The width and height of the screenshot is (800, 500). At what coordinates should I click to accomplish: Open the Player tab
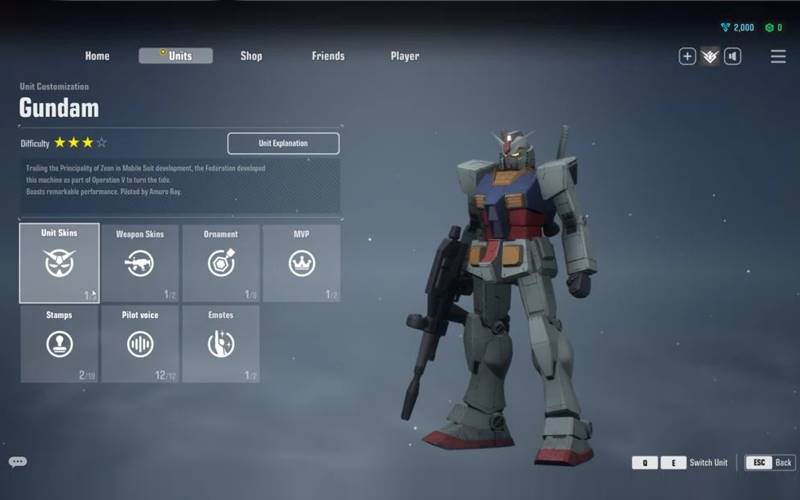405,56
